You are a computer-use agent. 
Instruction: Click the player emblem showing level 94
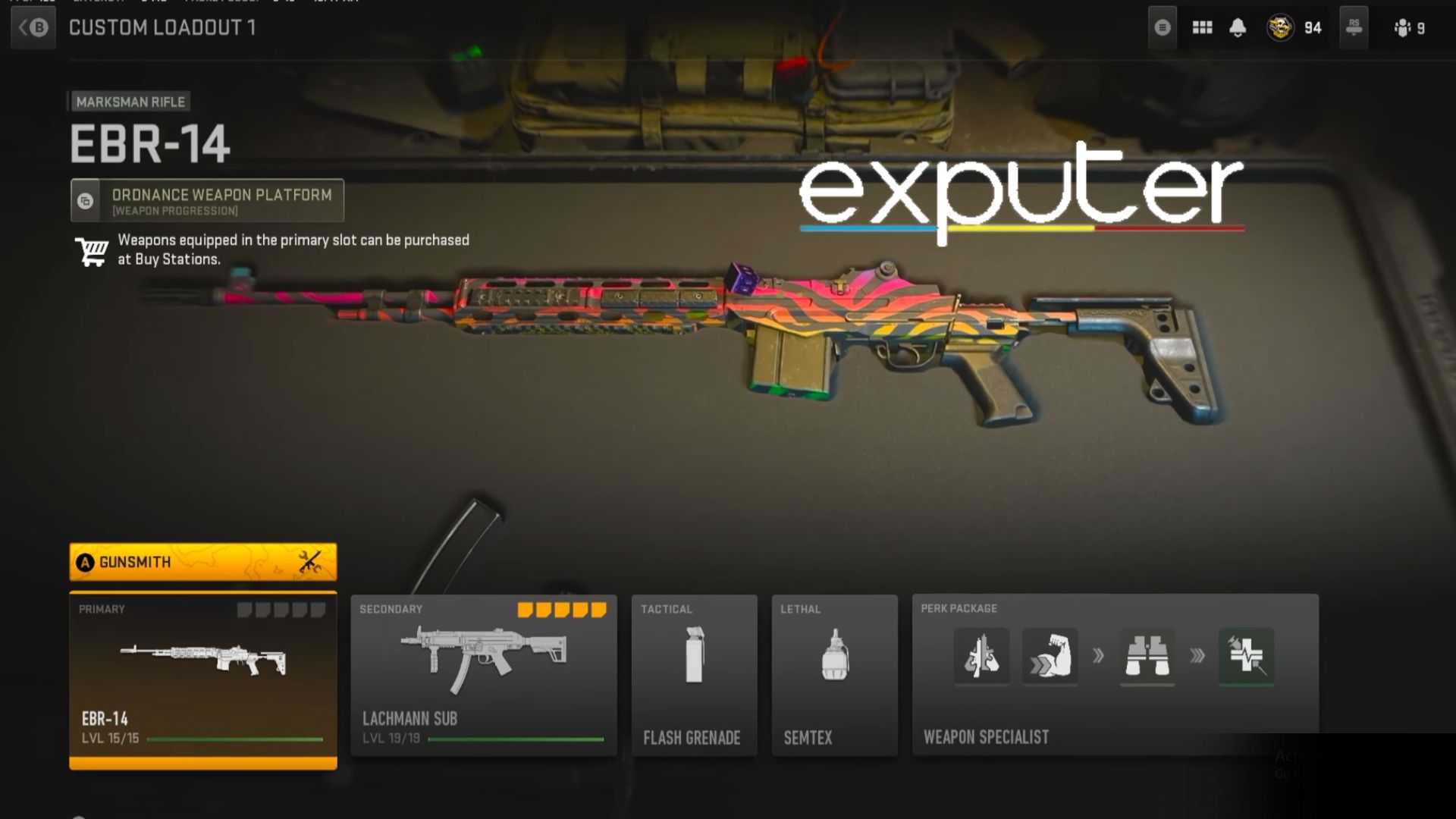[x=1281, y=27]
